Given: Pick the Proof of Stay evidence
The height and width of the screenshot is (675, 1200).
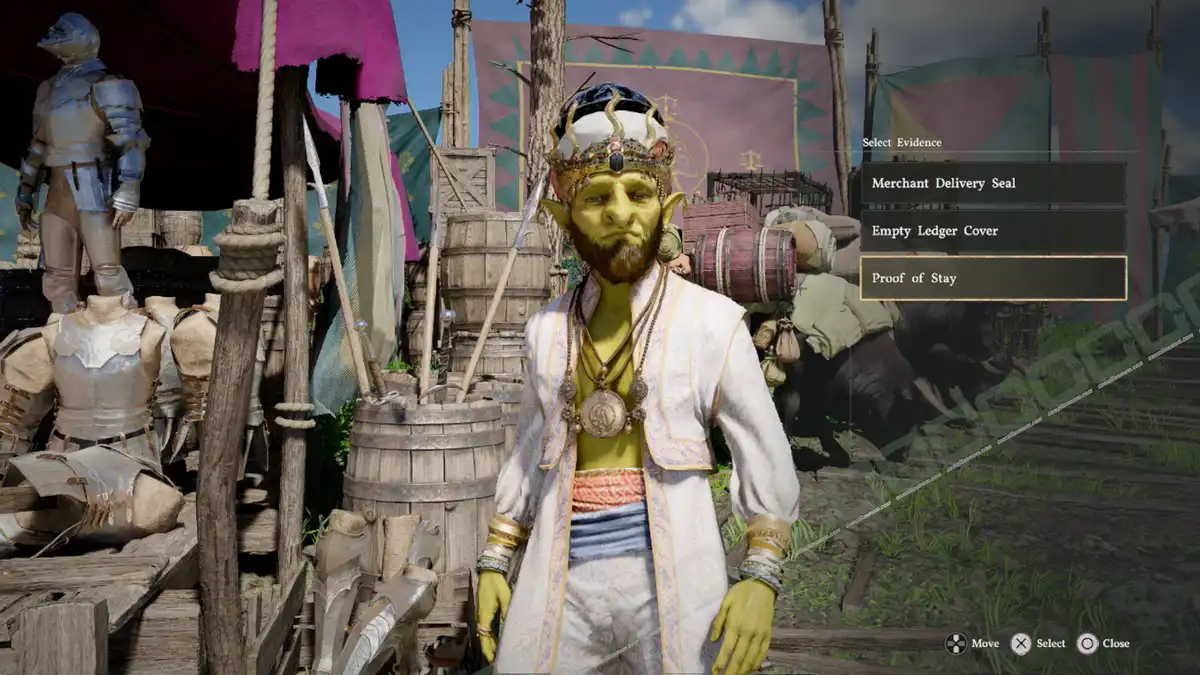Looking at the screenshot, I should pyautogui.click(x=993, y=278).
